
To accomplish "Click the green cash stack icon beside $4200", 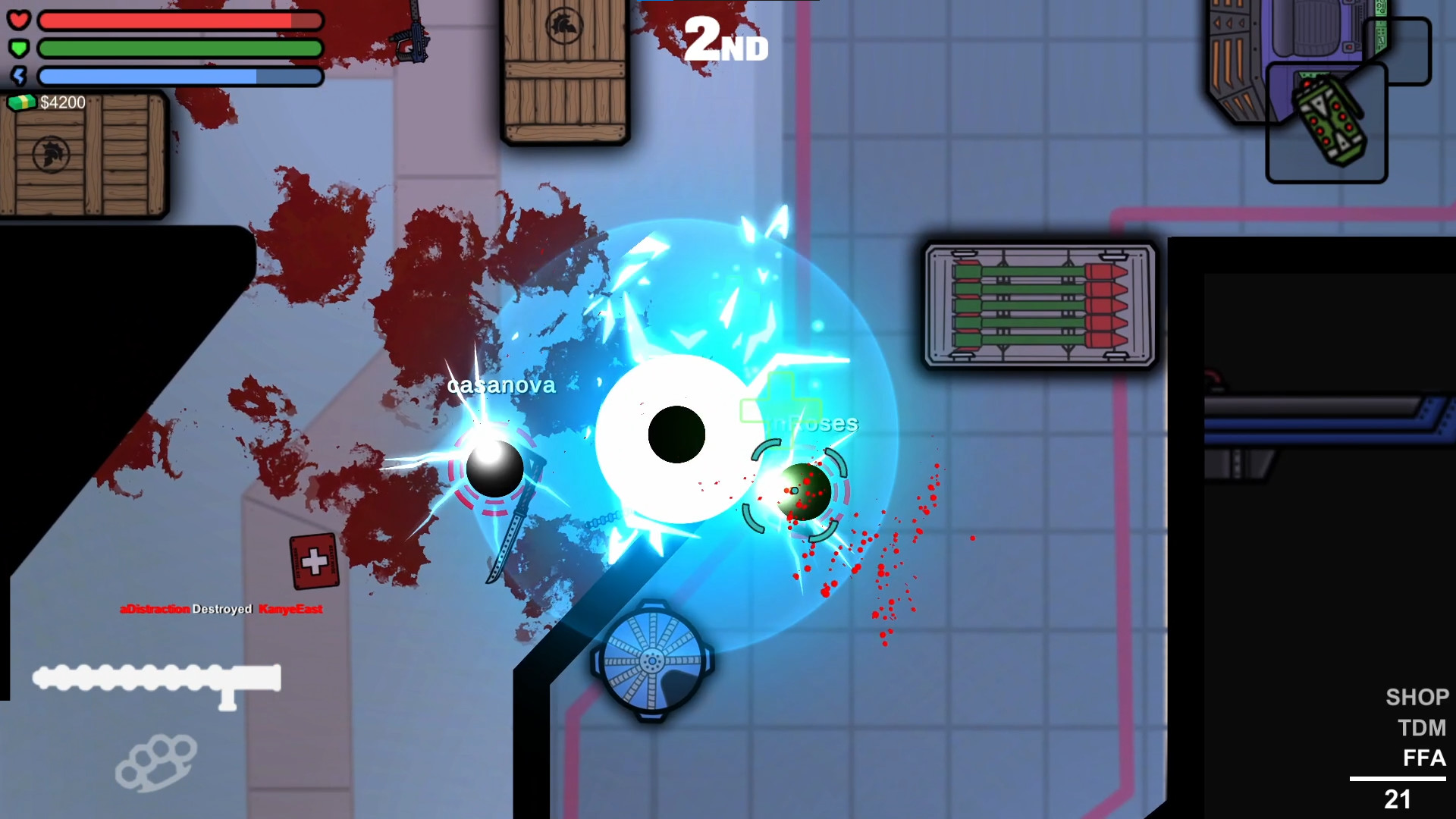I will click(22, 102).
